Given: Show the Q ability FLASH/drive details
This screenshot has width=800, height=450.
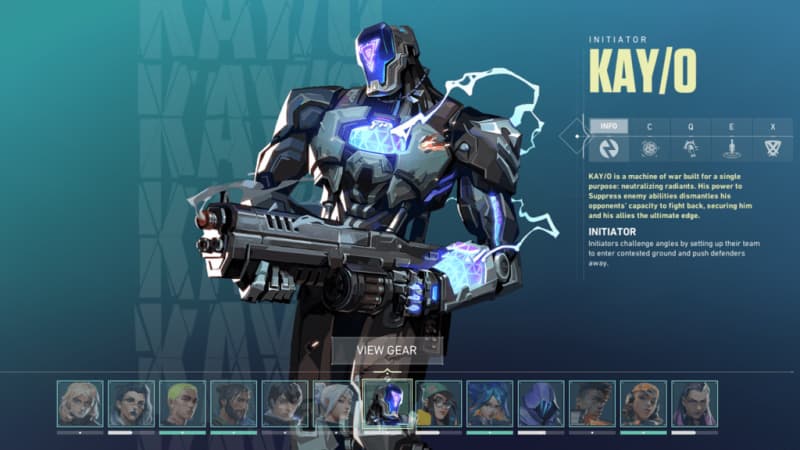Looking at the screenshot, I should click(690, 148).
